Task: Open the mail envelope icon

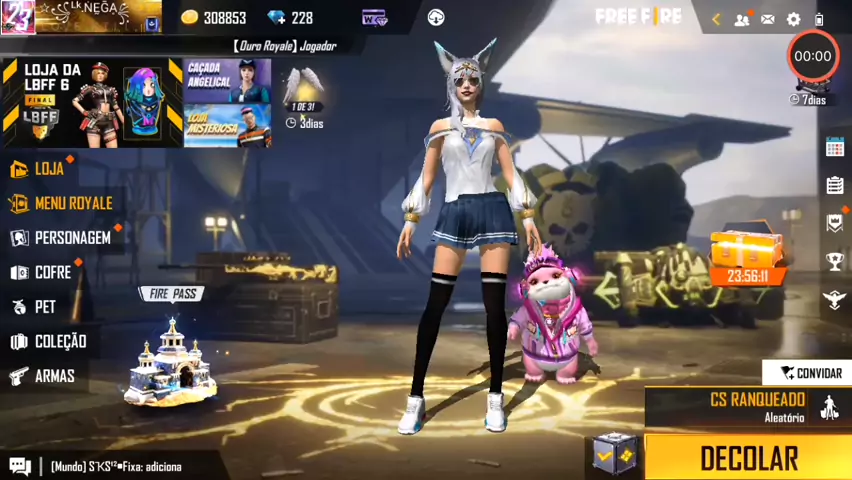Action: (767, 19)
